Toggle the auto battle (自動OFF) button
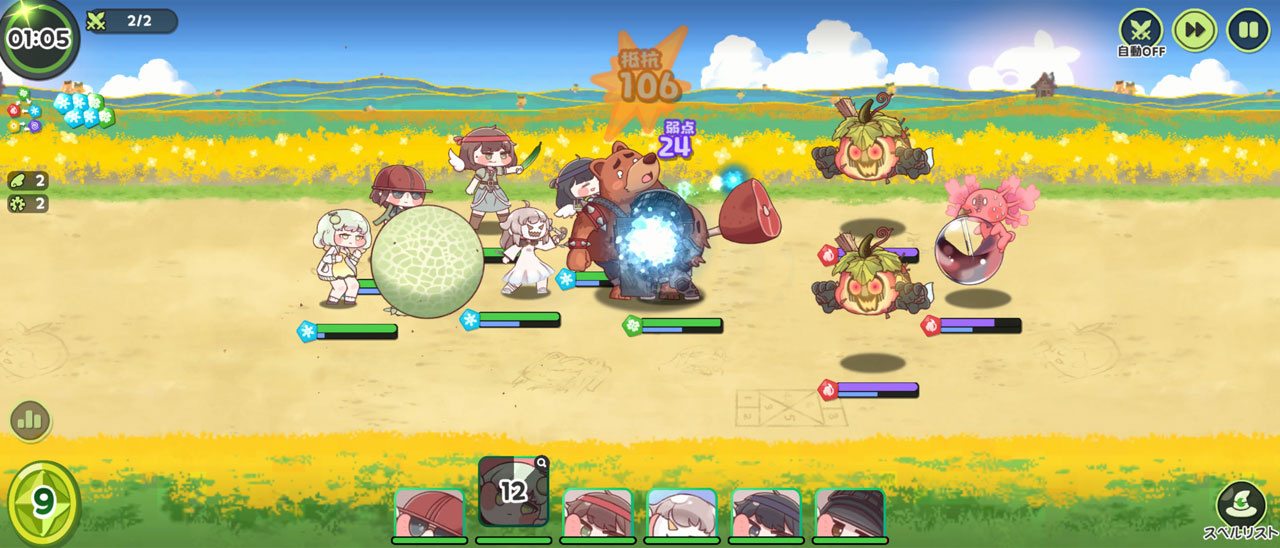Viewport: 1280px width, 548px height. click(1141, 30)
